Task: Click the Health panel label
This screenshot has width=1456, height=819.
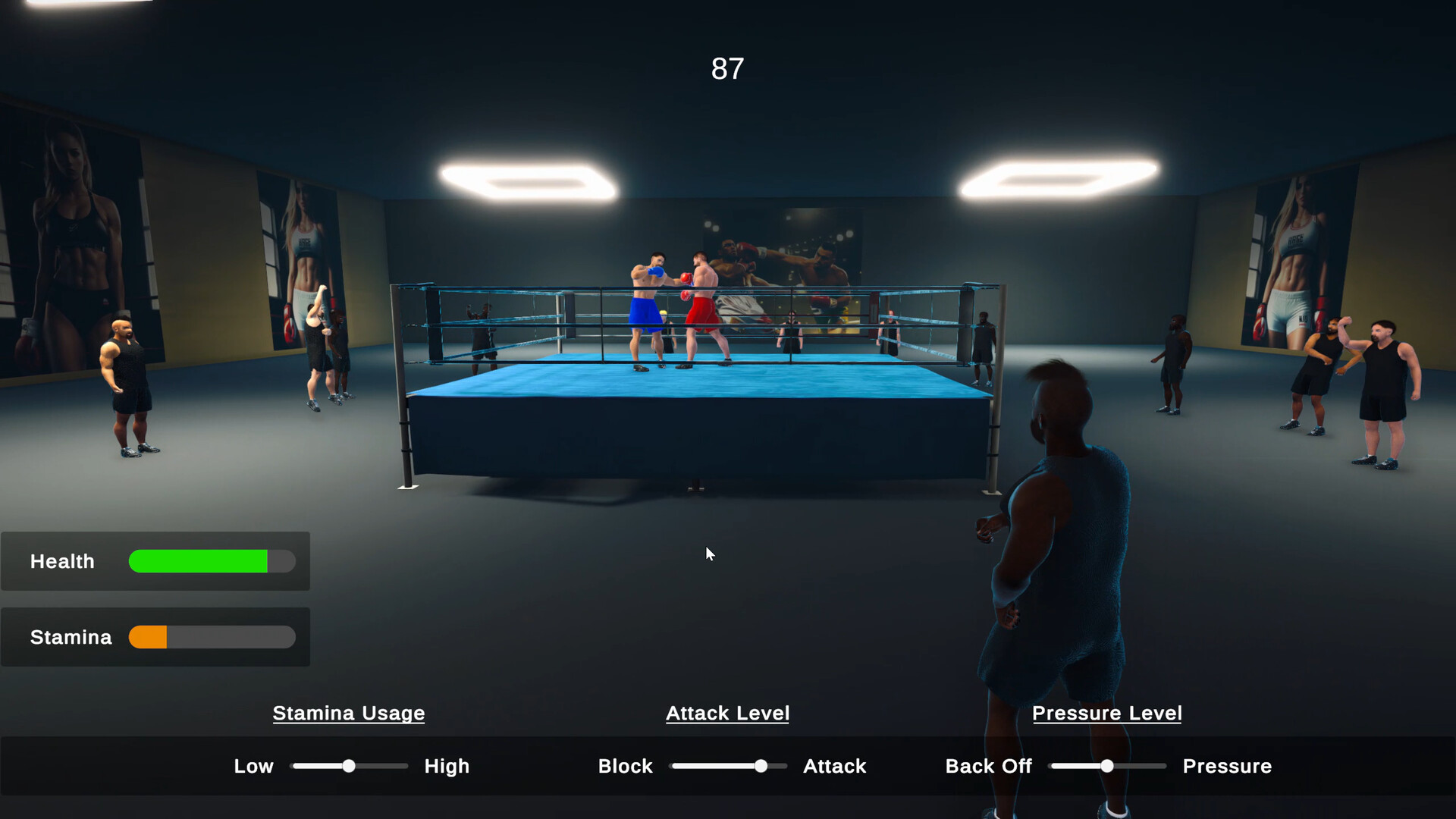Action: pyautogui.click(x=61, y=561)
